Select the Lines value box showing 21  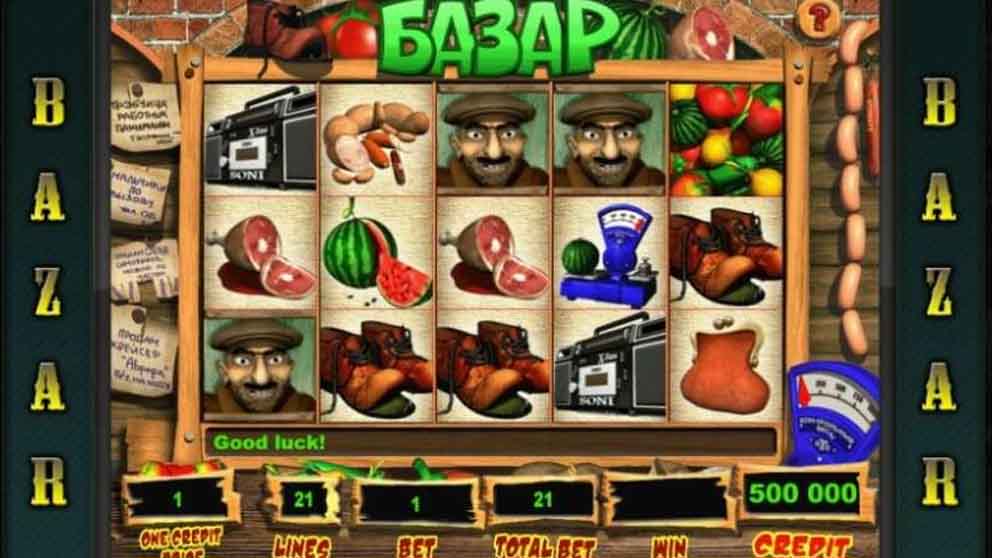point(302,499)
